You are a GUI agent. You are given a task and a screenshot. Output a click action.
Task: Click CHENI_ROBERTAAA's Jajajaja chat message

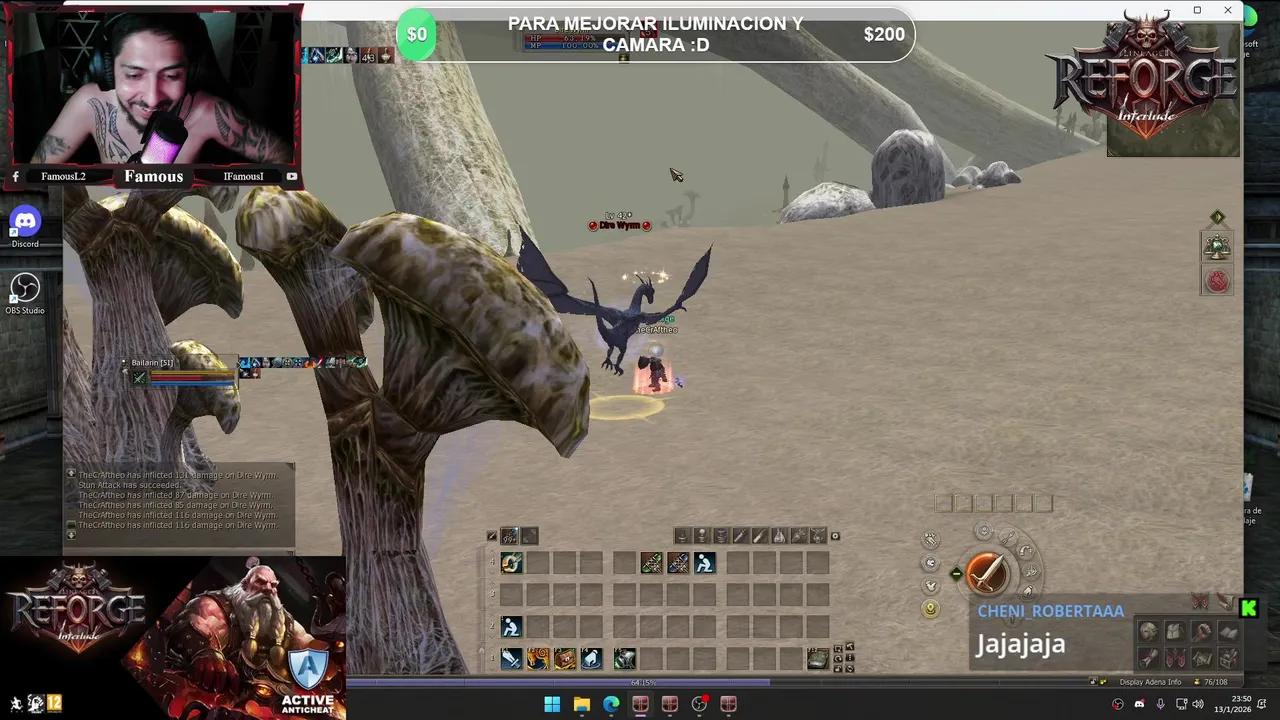[1020, 644]
